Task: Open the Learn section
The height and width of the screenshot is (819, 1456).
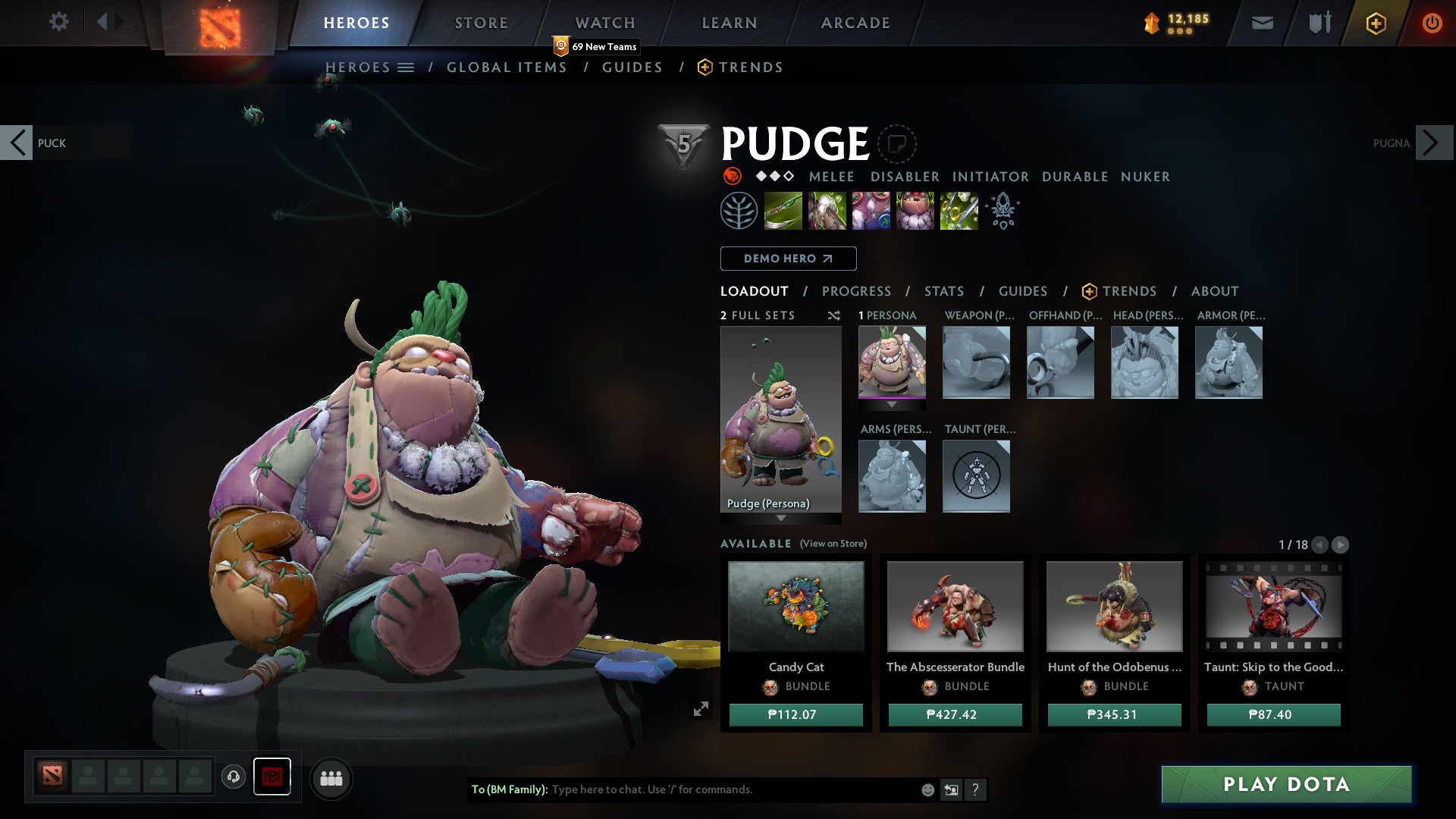Action: tap(729, 23)
